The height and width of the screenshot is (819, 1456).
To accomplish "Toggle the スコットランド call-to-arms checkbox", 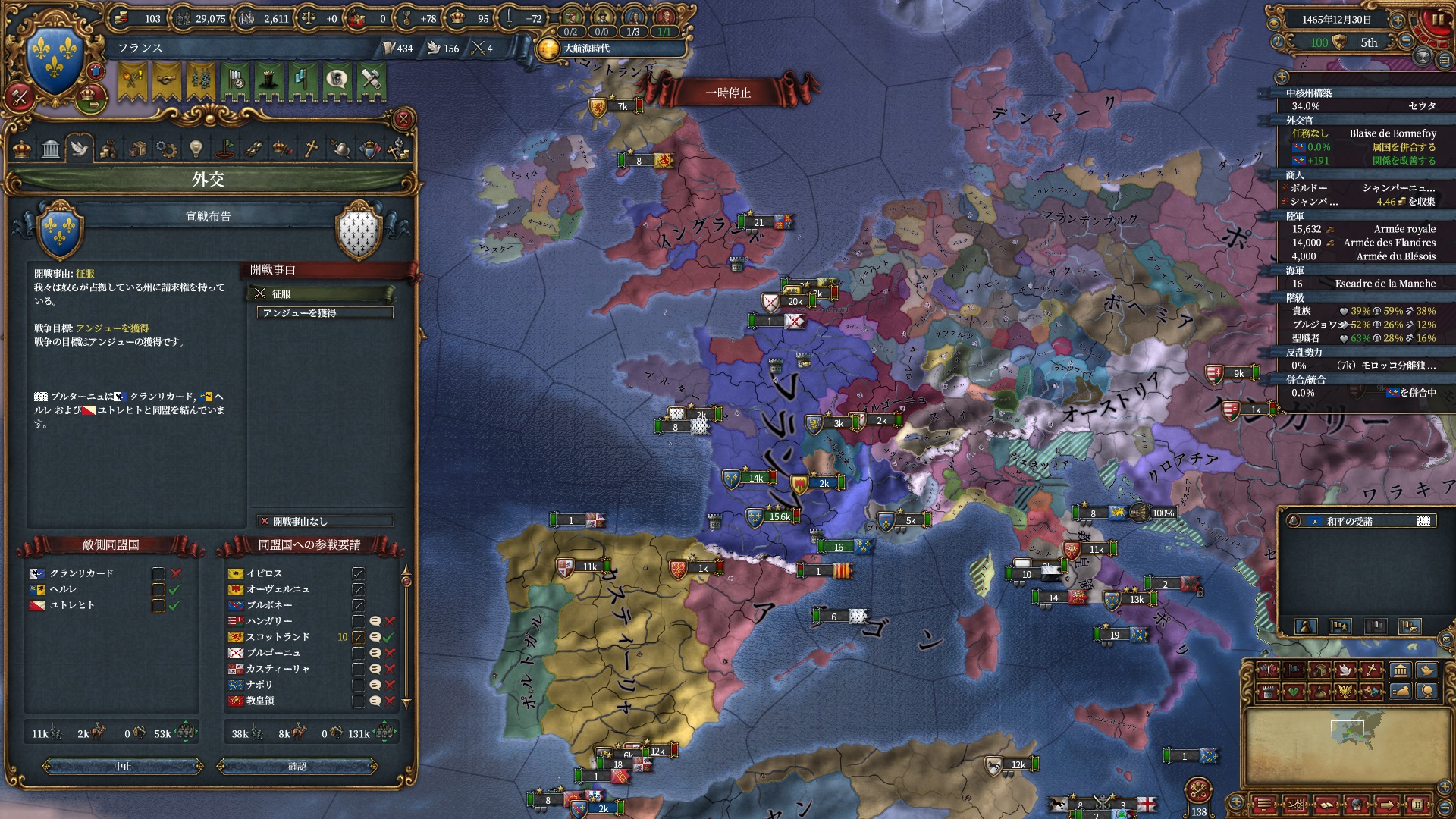I will click(358, 637).
